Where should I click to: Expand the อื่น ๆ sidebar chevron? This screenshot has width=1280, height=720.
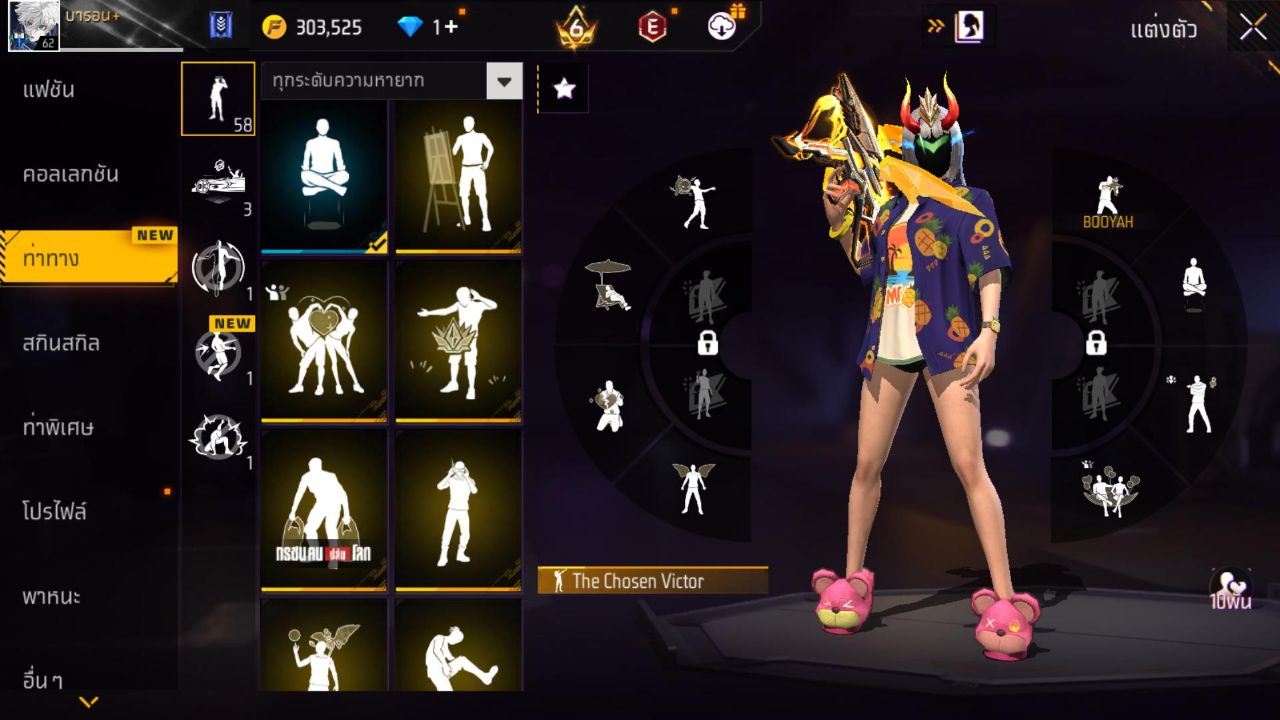[x=85, y=703]
